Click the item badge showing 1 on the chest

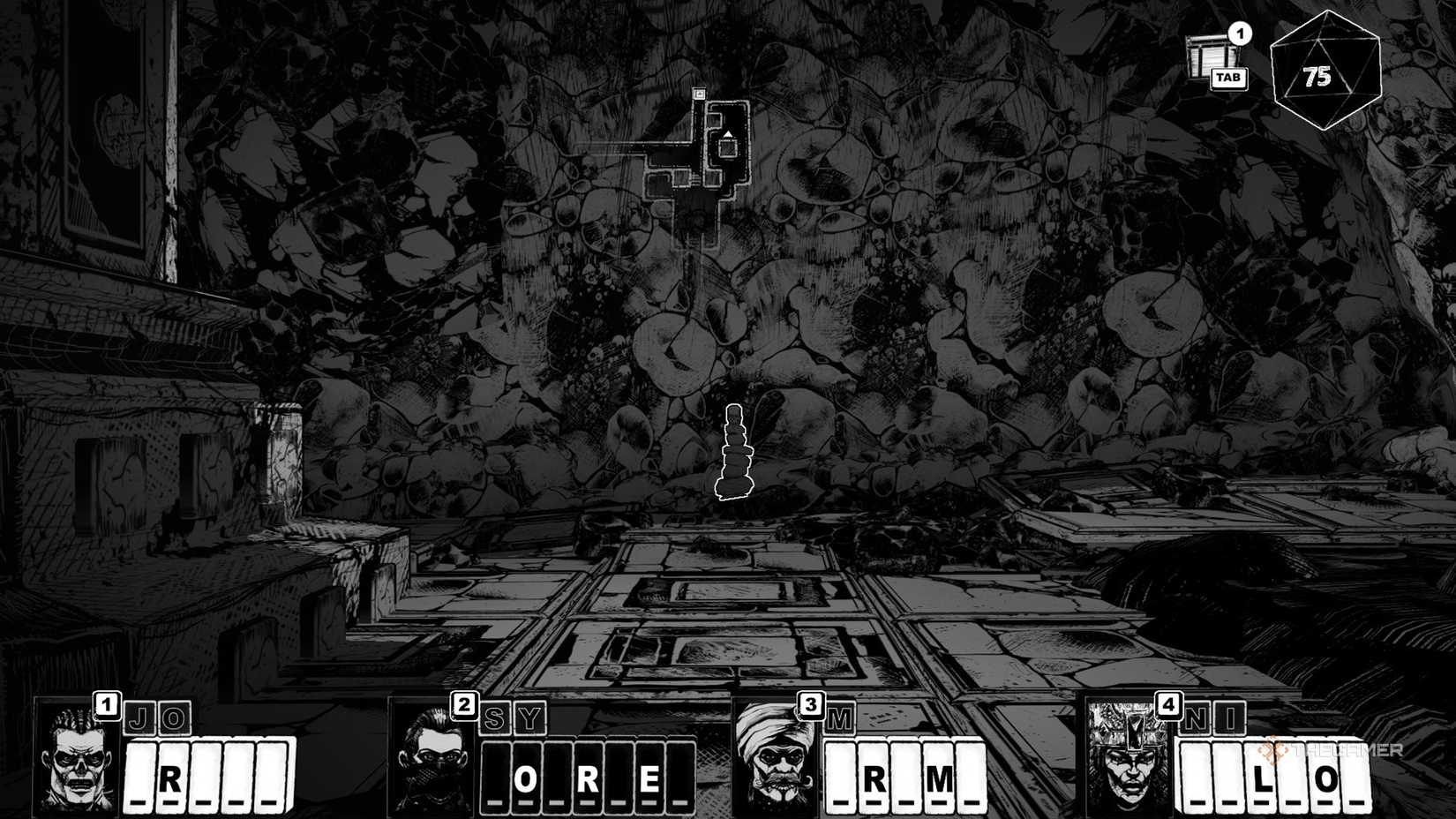(x=1241, y=35)
